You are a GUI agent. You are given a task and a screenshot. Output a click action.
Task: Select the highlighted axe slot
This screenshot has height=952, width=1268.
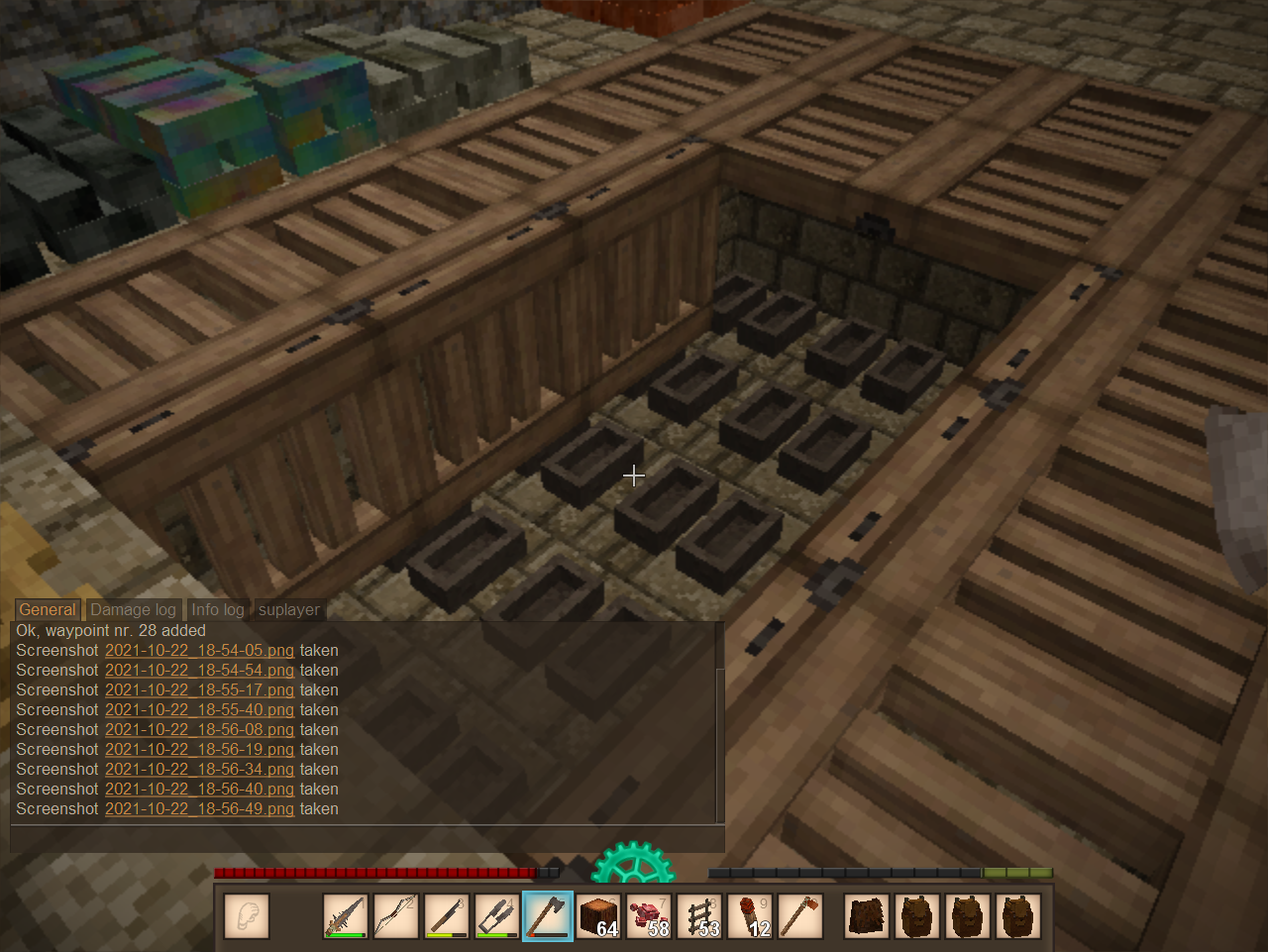coord(548,916)
